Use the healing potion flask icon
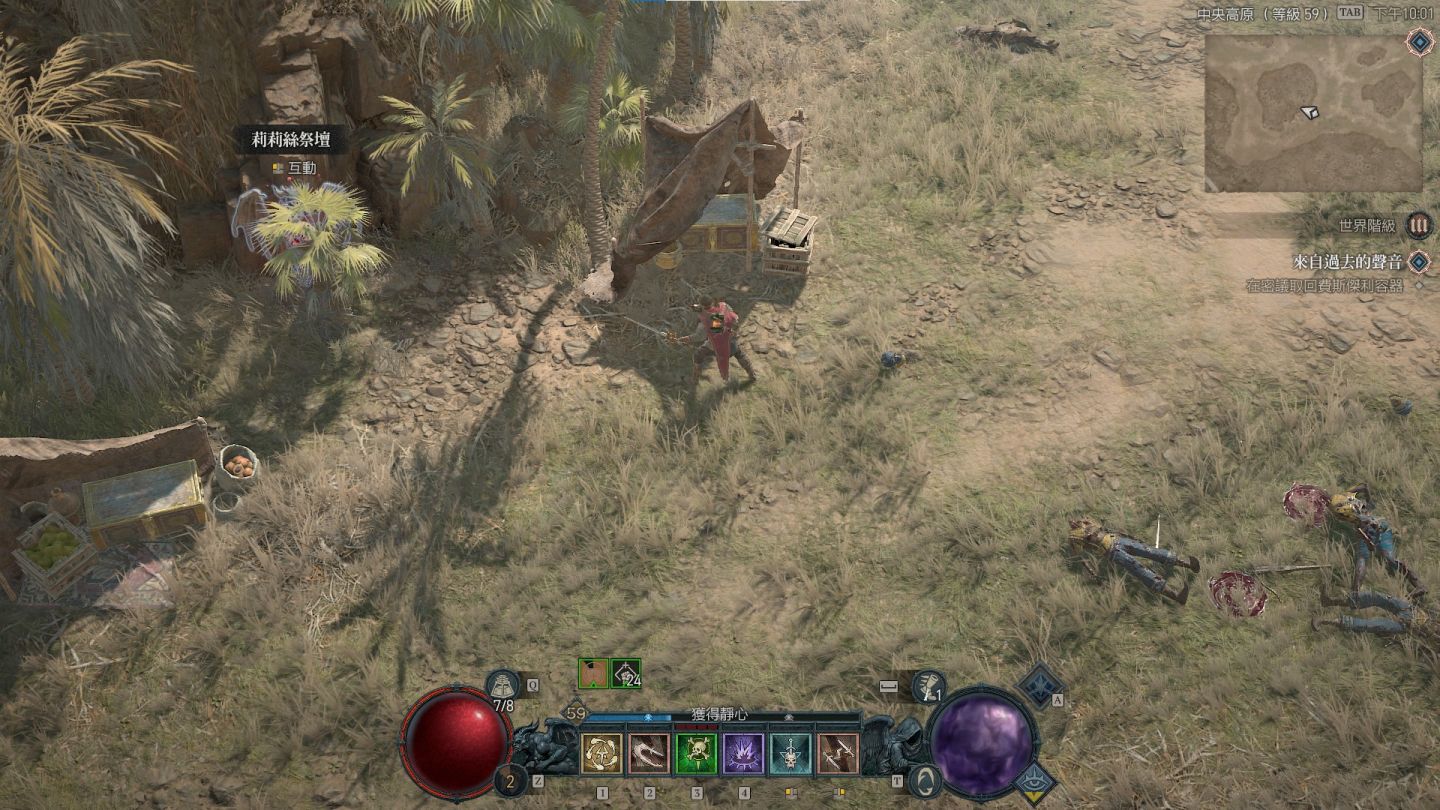This screenshot has height=810, width=1440. tap(502, 685)
